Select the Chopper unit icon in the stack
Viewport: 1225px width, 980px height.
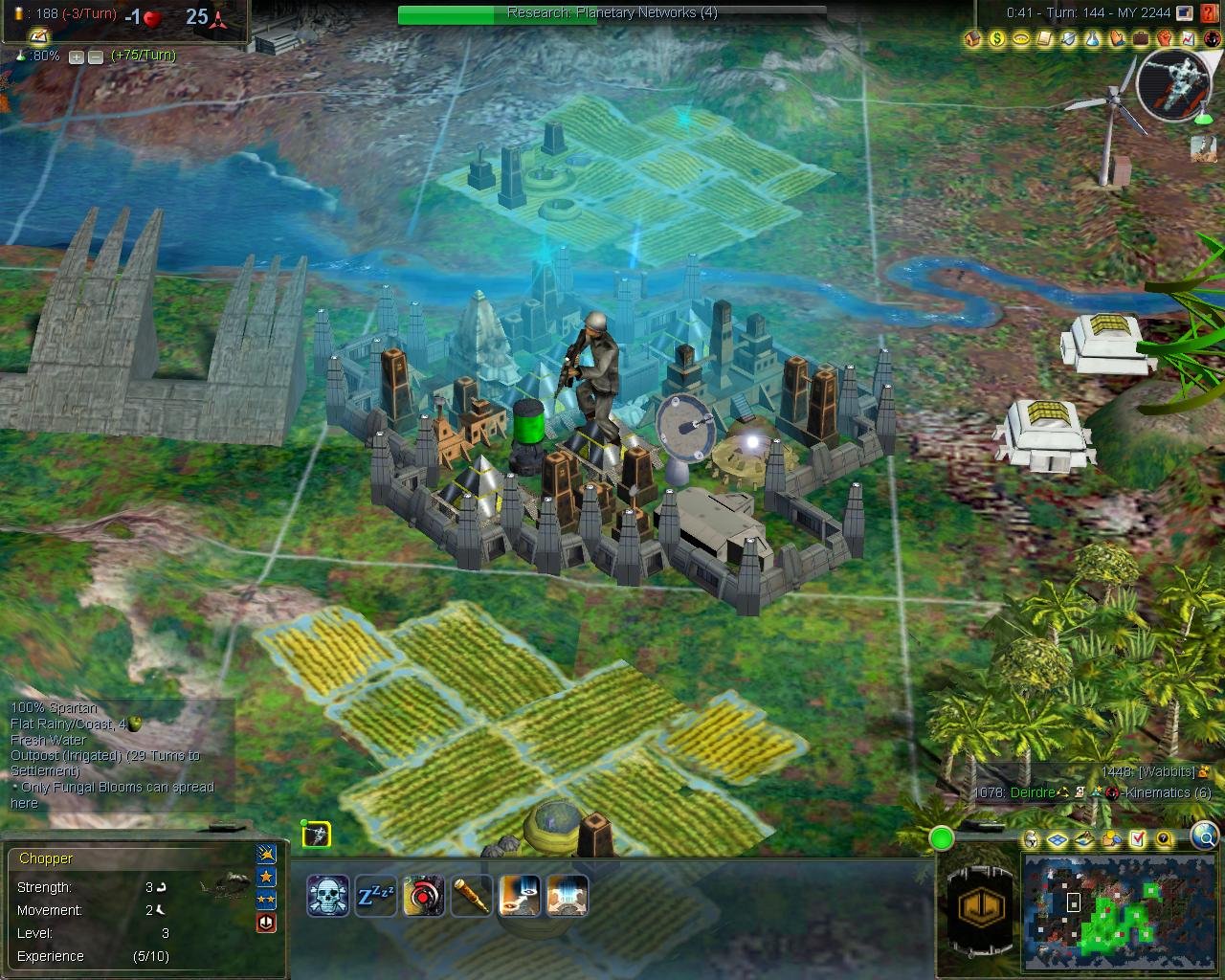pyautogui.click(x=317, y=835)
